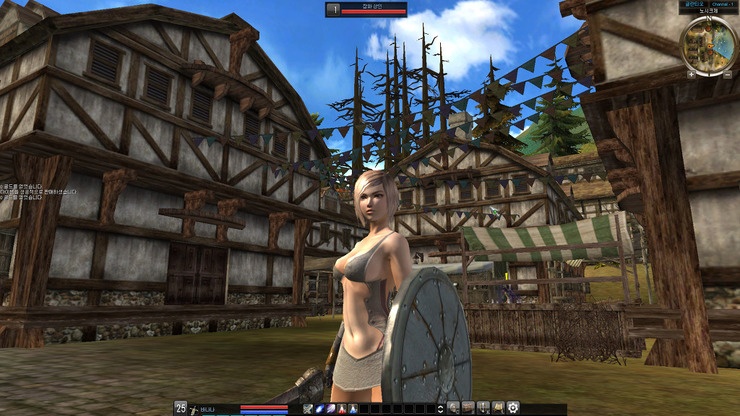Activate the purple slash skill
740x416 pixels.
(x=333, y=408)
